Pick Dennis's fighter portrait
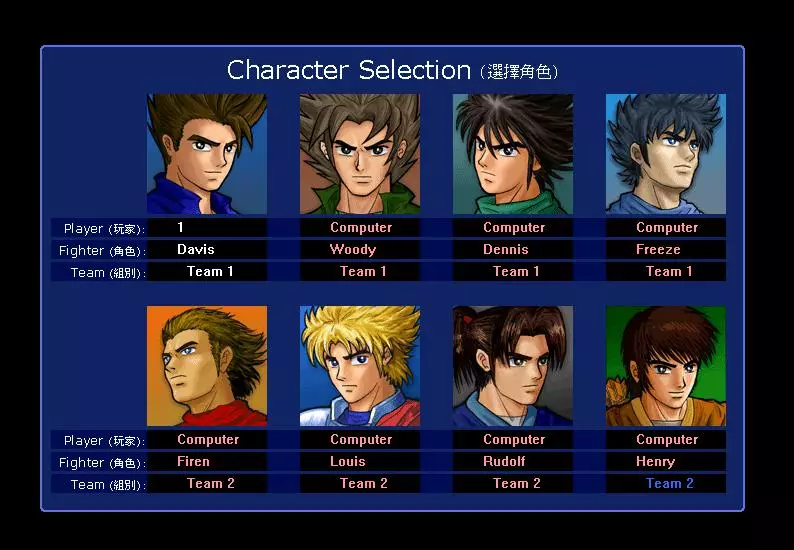Screen dimensions: 794x550 [x=513, y=154]
